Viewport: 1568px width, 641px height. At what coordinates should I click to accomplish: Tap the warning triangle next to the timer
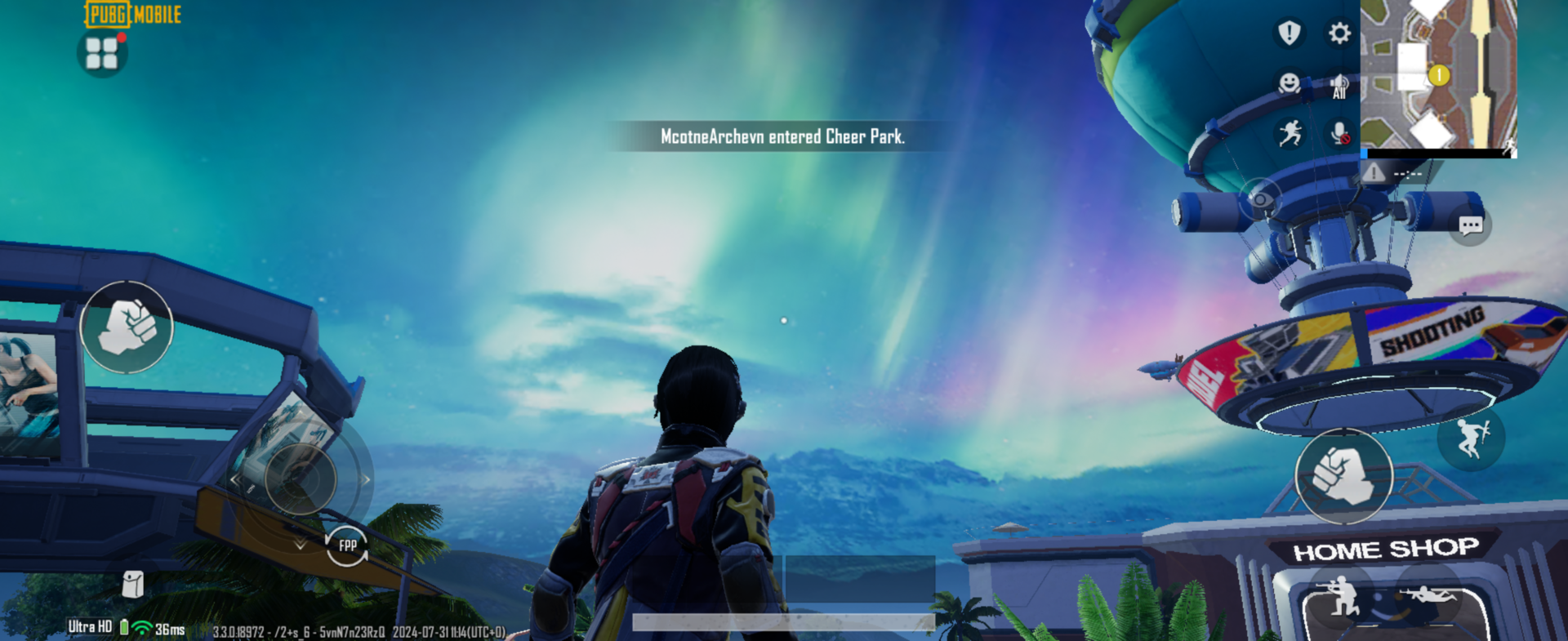coord(1374,173)
